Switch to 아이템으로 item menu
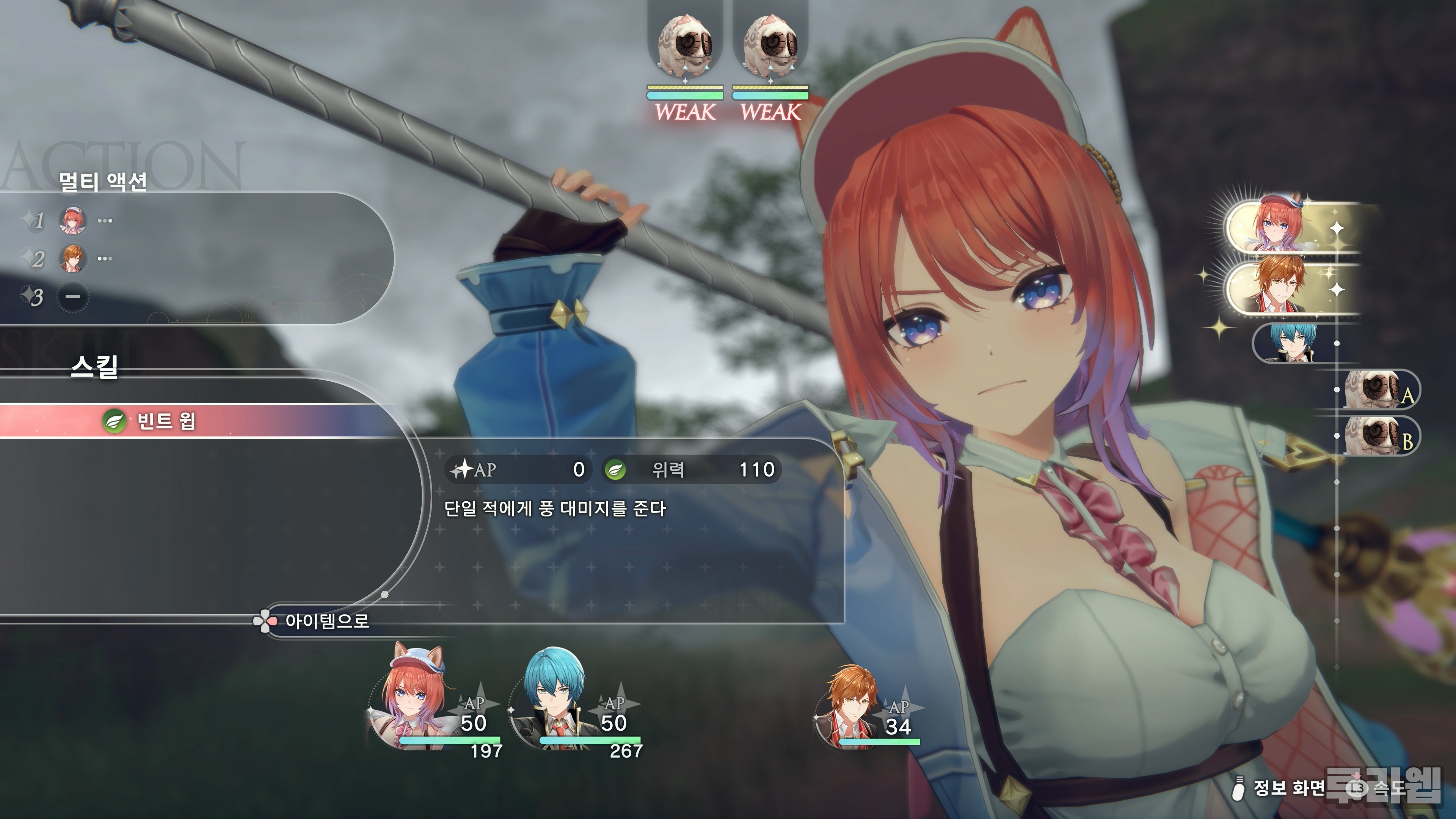Viewport: 1456px width, 819px height. coord(326,621)
